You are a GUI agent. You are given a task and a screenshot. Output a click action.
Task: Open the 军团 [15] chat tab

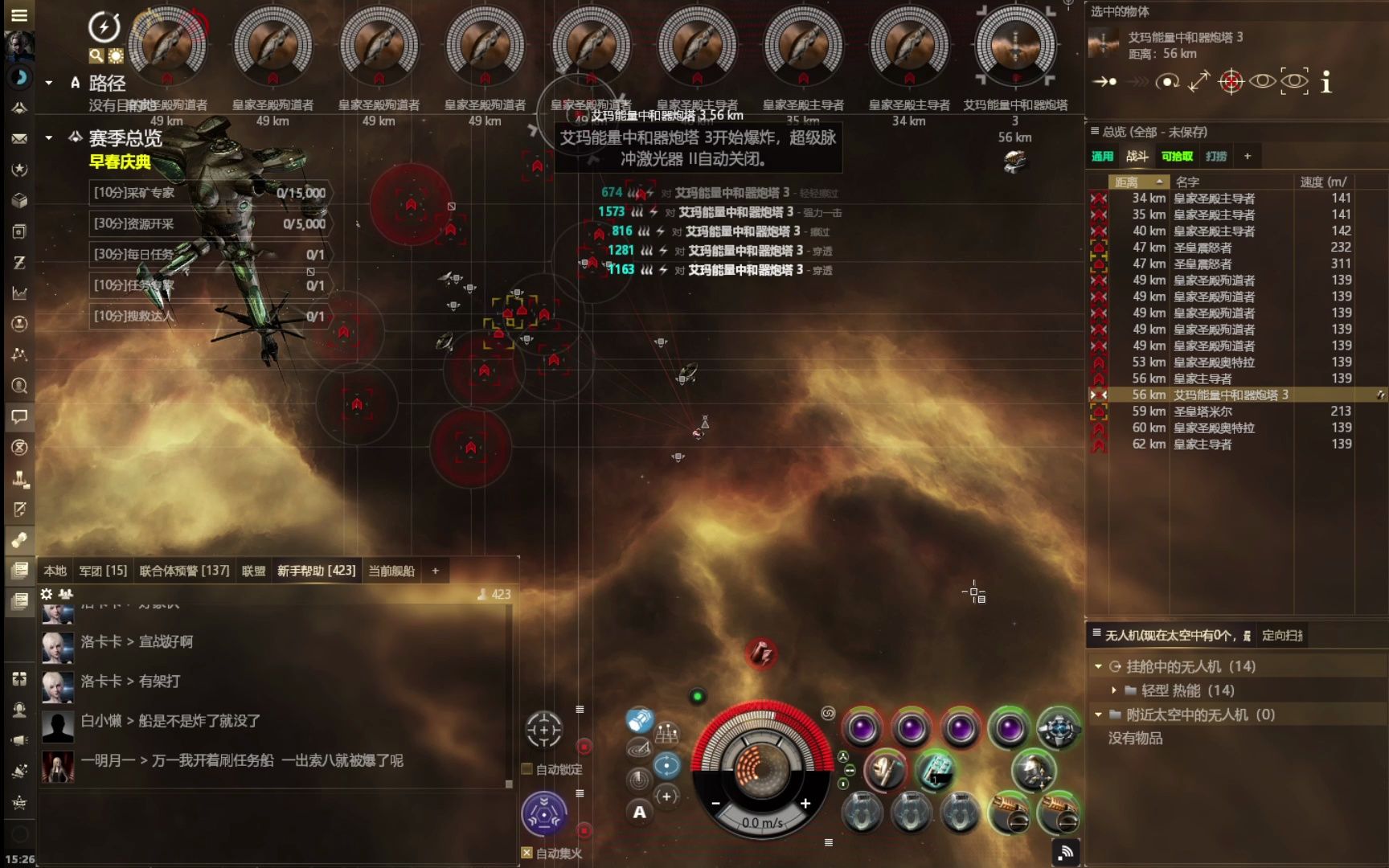pyautogui.click(x=104, y=570)
